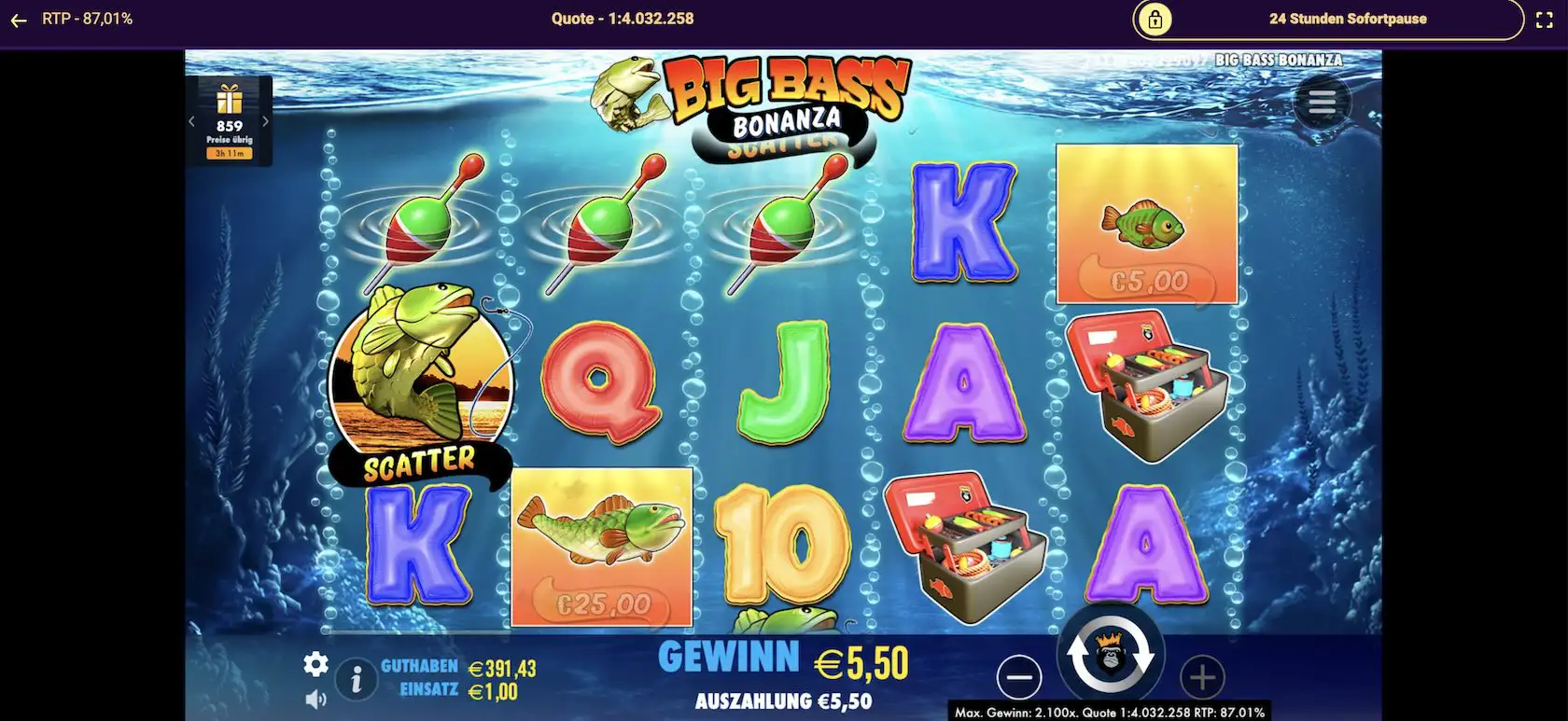Image resolution: width=1568 pixels, height=721 pixels.
Task: Click the RTP 87,01% header label
Action: [89, 16]
